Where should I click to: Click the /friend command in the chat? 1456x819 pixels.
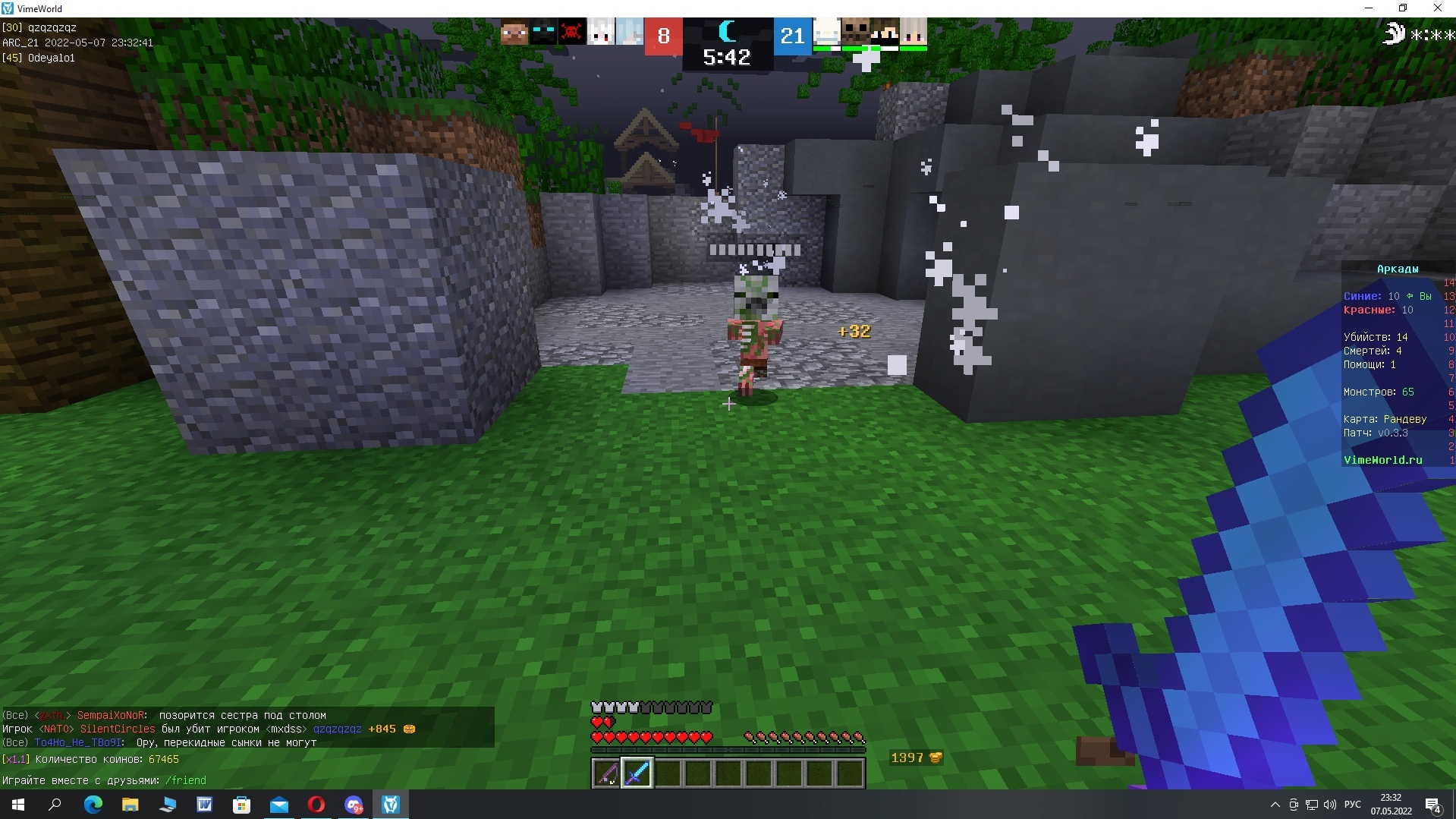point(187,780)
